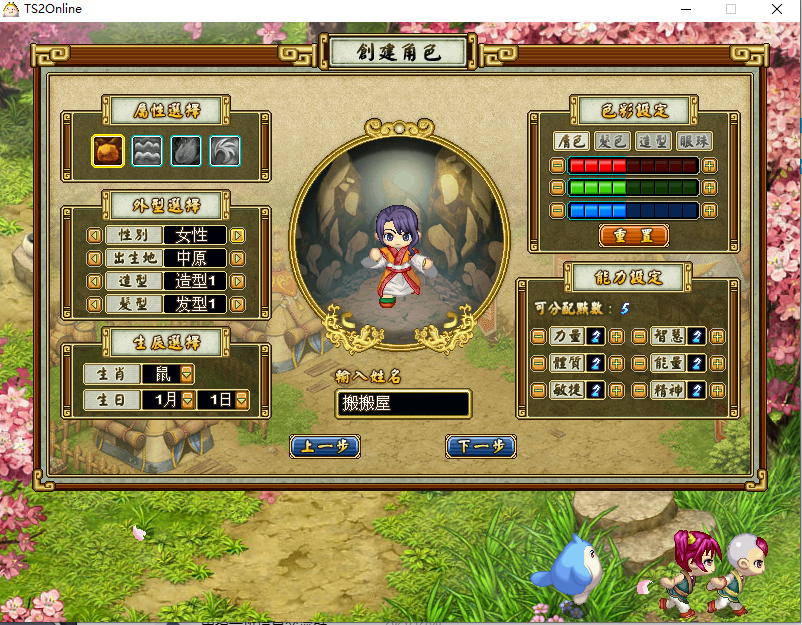Screen dimensions: 802x625
Task: Switch to the 髮色 hair color tab
Action: [611, 141]
